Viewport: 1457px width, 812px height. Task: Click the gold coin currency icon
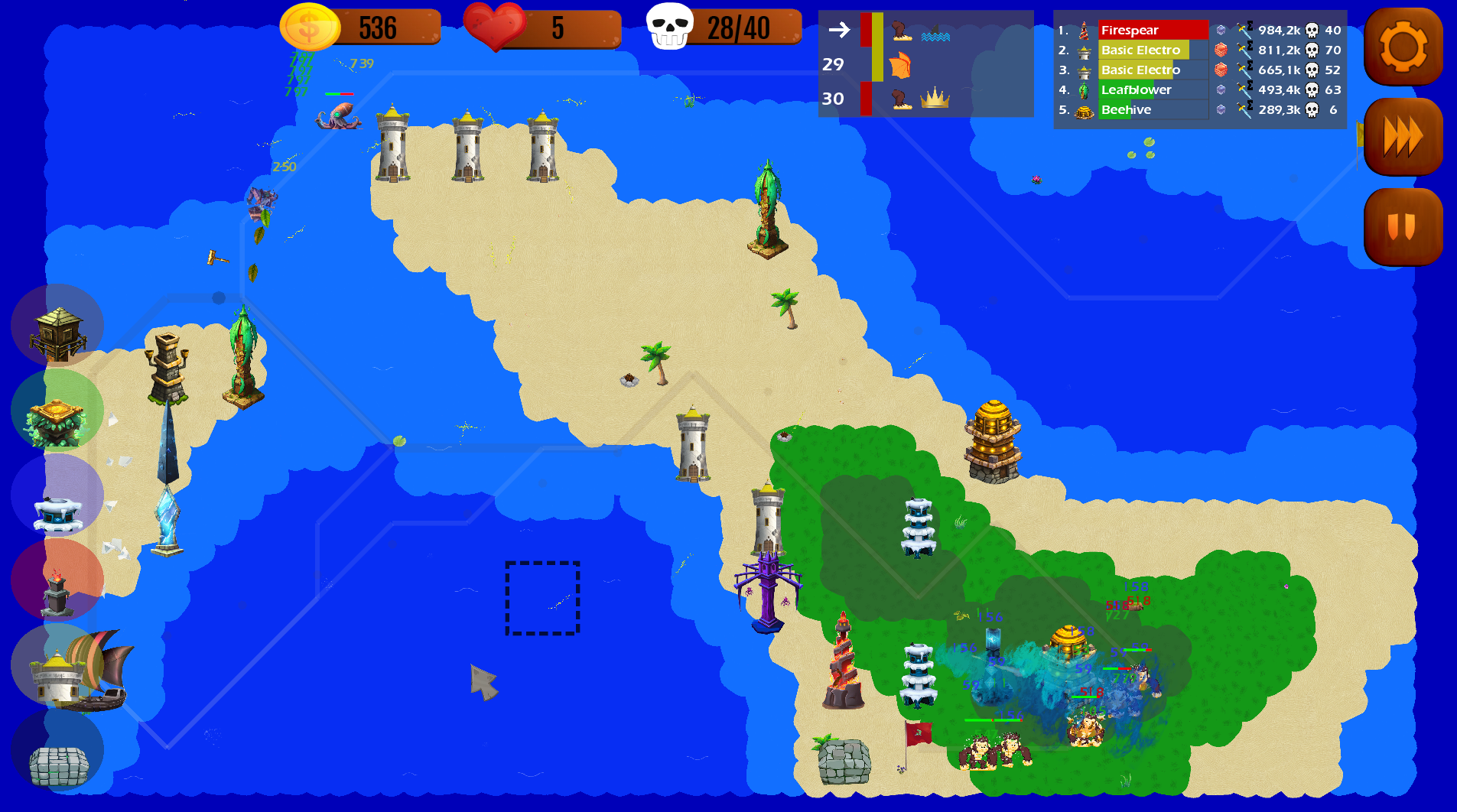(309, 28)
